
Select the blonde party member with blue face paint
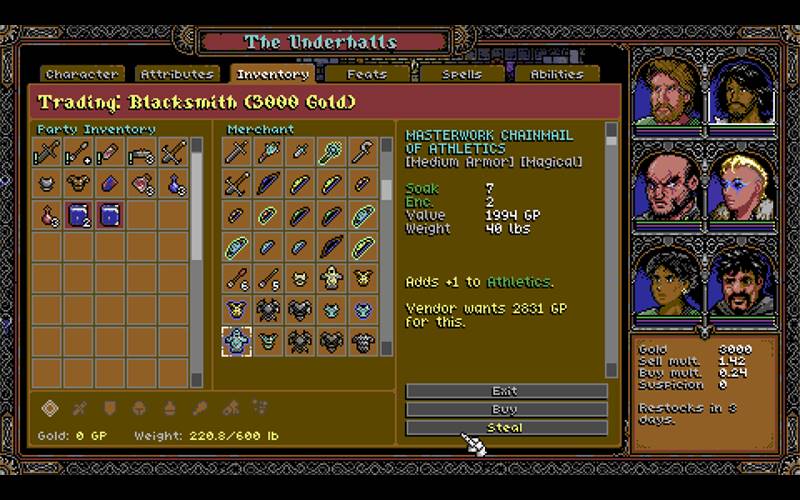click(741, 187)
